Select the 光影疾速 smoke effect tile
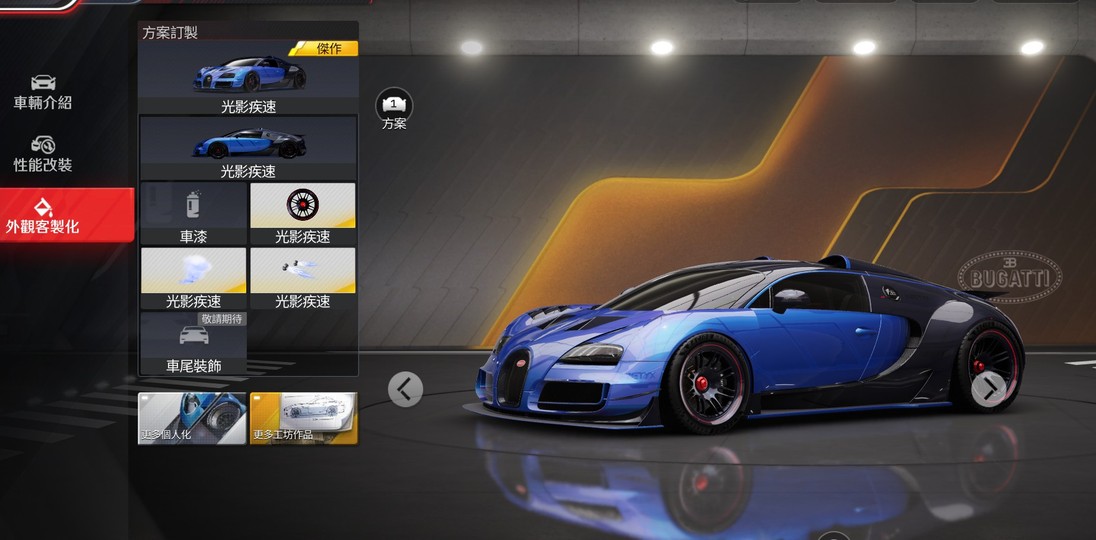 pos(193,278)
